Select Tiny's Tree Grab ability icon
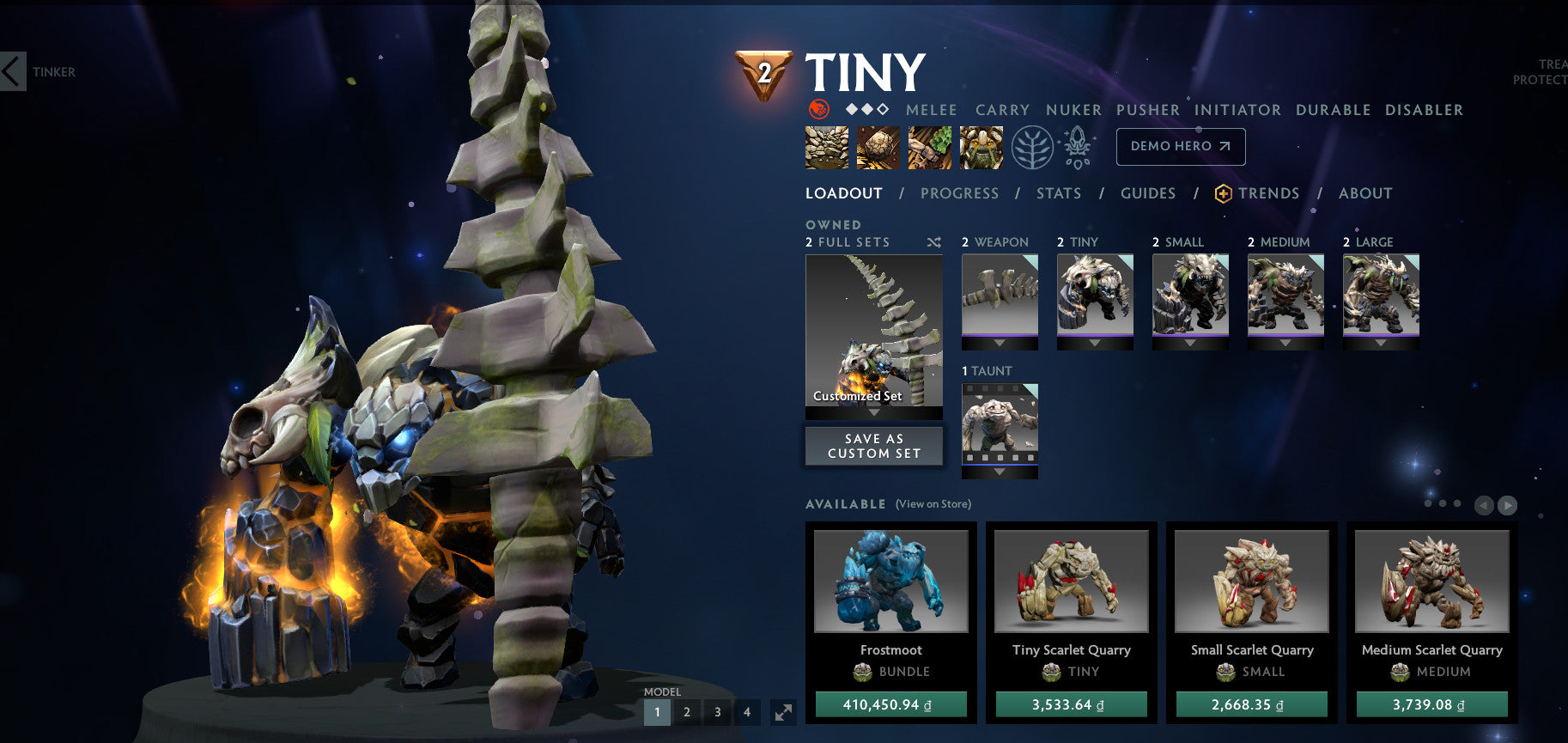Viewport: 1568px width, 743px height. [x=929, y=147]
